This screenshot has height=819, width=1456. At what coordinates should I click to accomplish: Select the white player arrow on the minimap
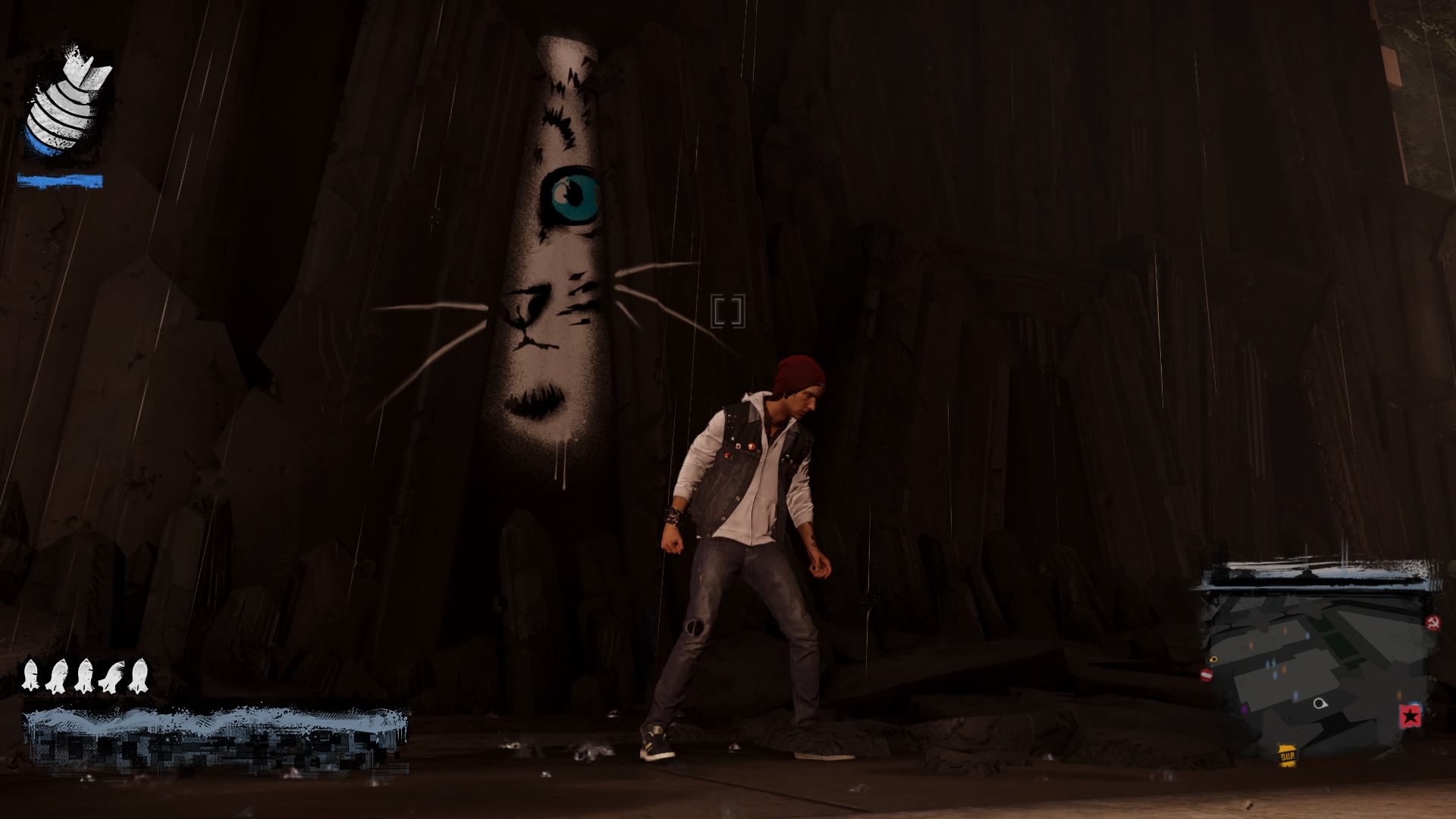click(x=1320, y=704)
